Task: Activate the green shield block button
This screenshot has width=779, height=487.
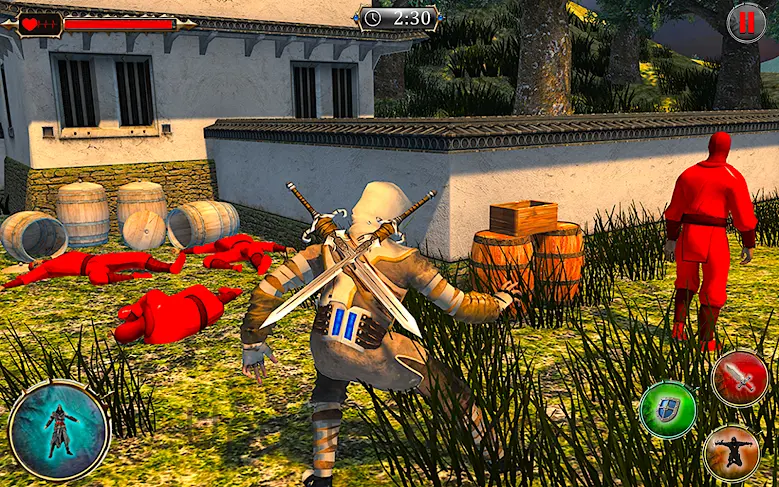Action: coord(668,409)
